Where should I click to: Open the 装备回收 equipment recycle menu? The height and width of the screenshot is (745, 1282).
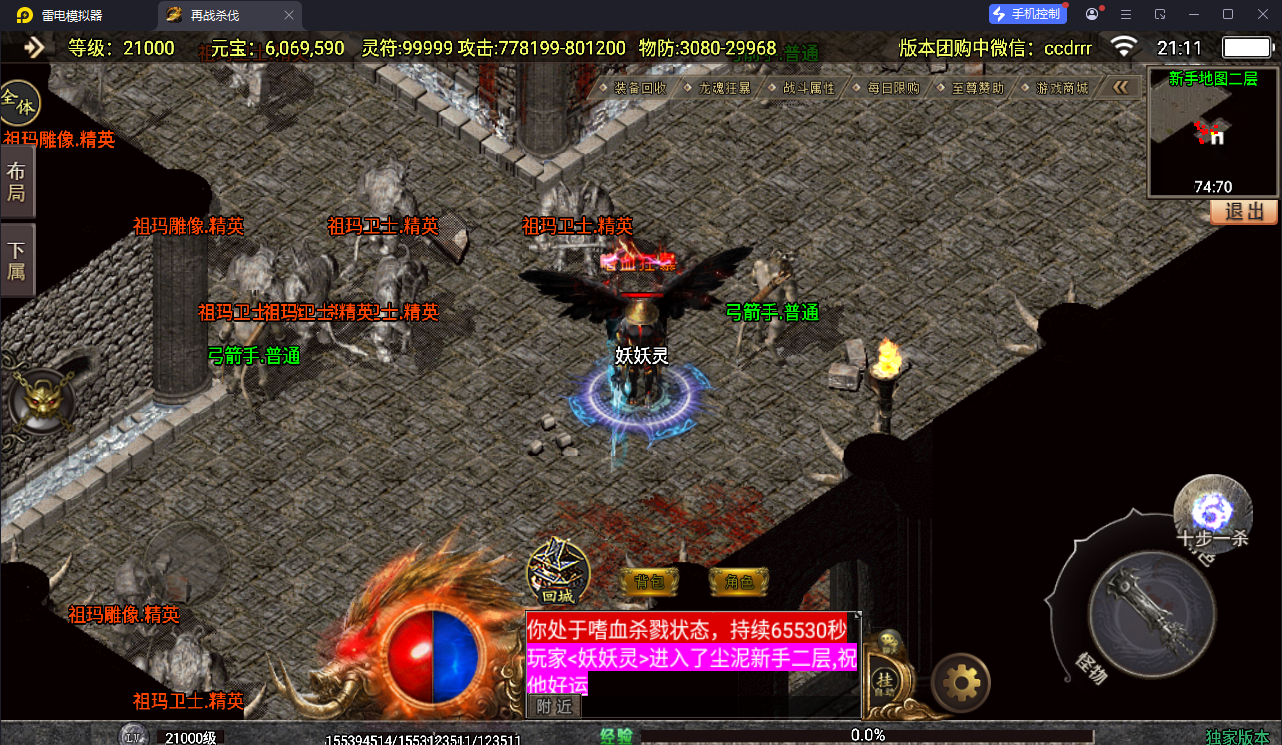click(640, 88)
